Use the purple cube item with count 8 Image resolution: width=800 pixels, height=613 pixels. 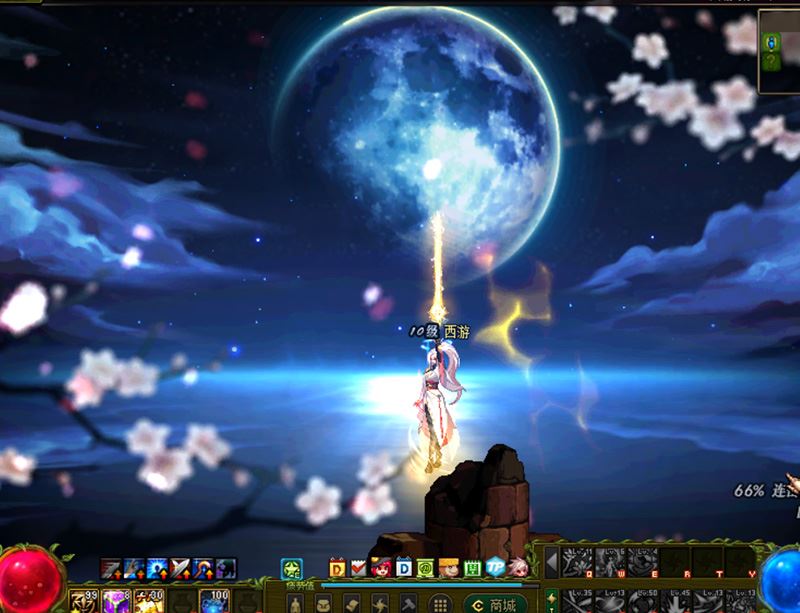(113, 601)
